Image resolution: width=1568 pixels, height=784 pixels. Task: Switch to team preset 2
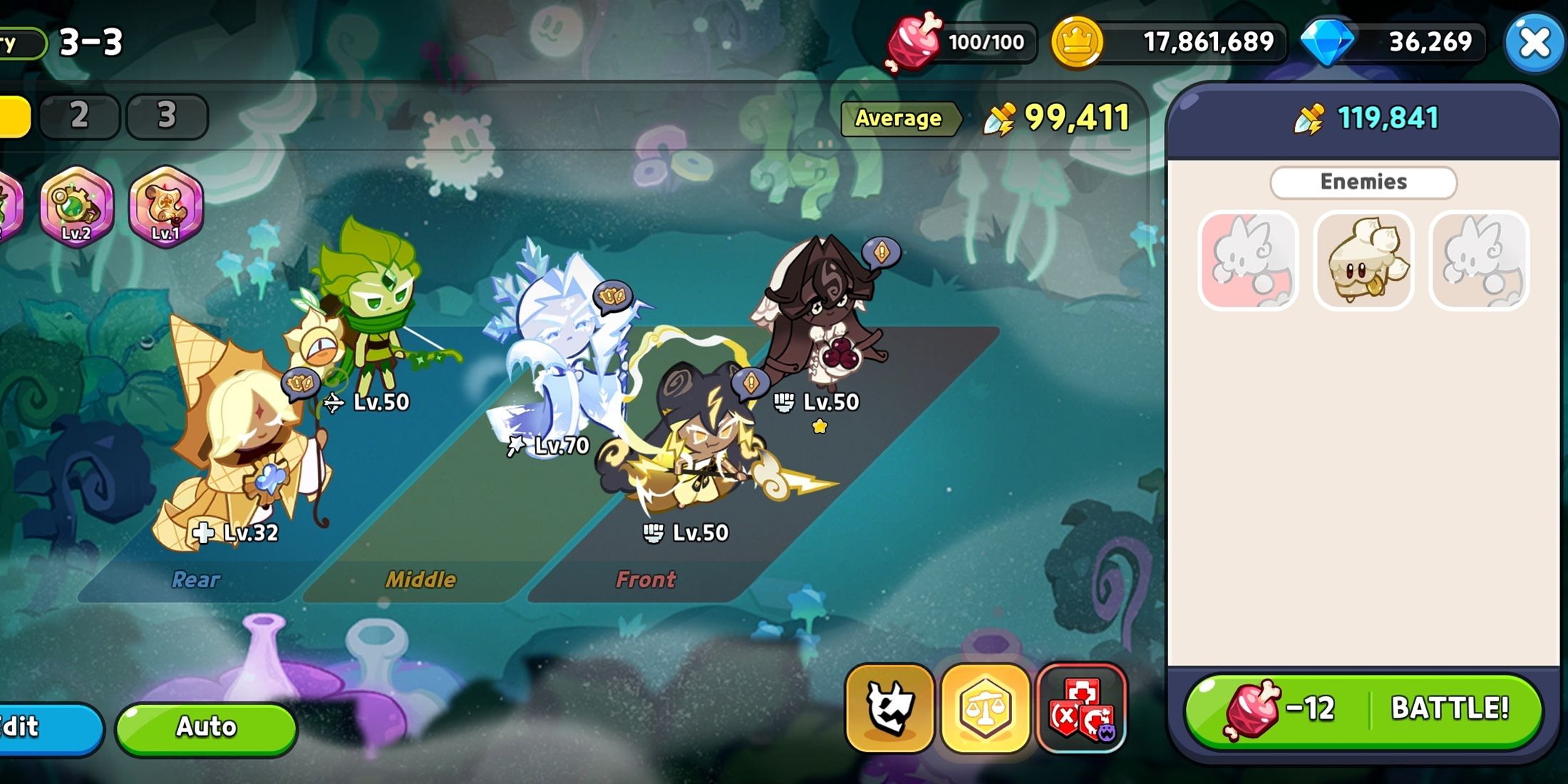click(79, 115)
